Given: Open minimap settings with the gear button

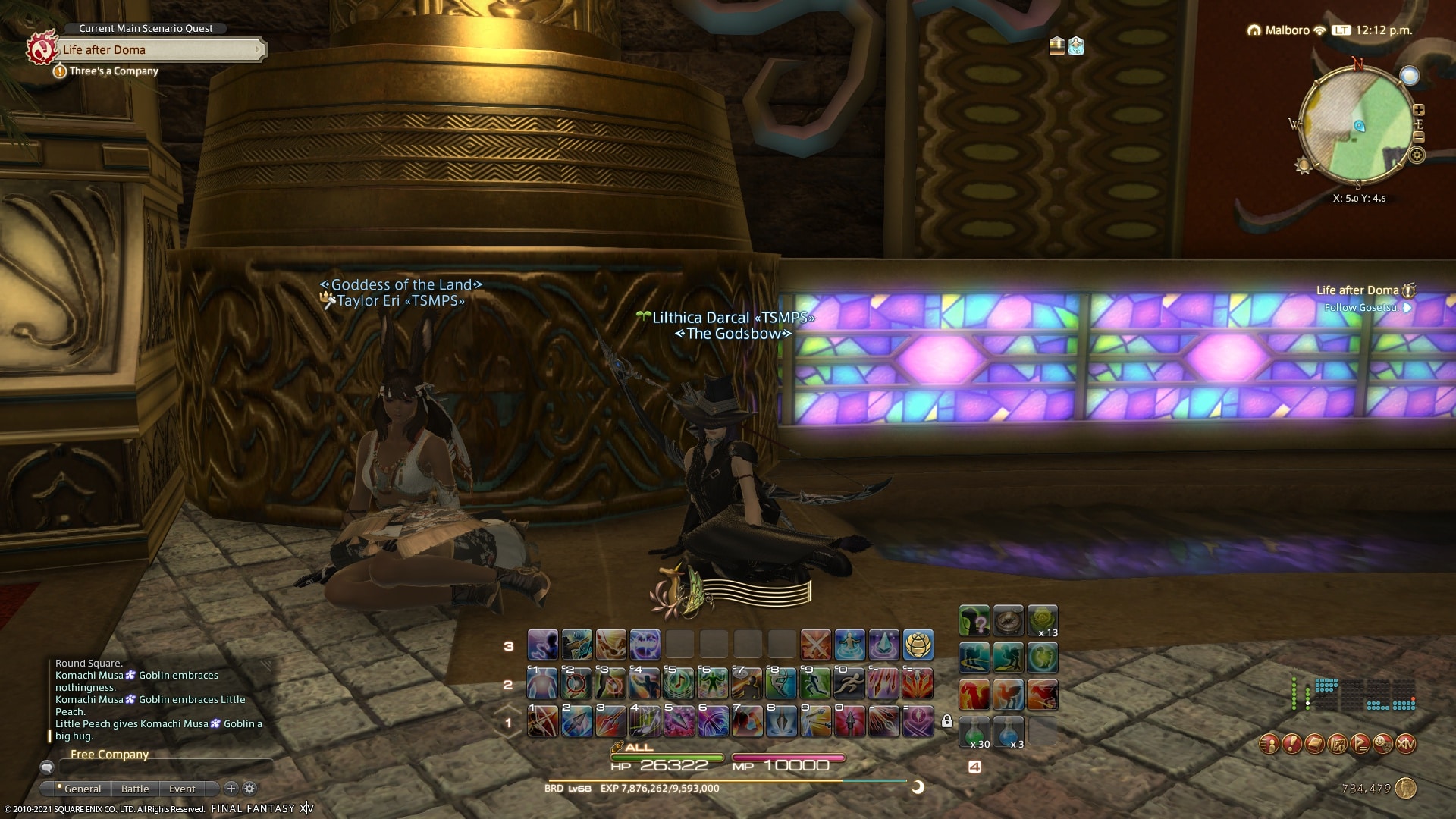Looking at the screenshot, I should tap(1417, 155).
